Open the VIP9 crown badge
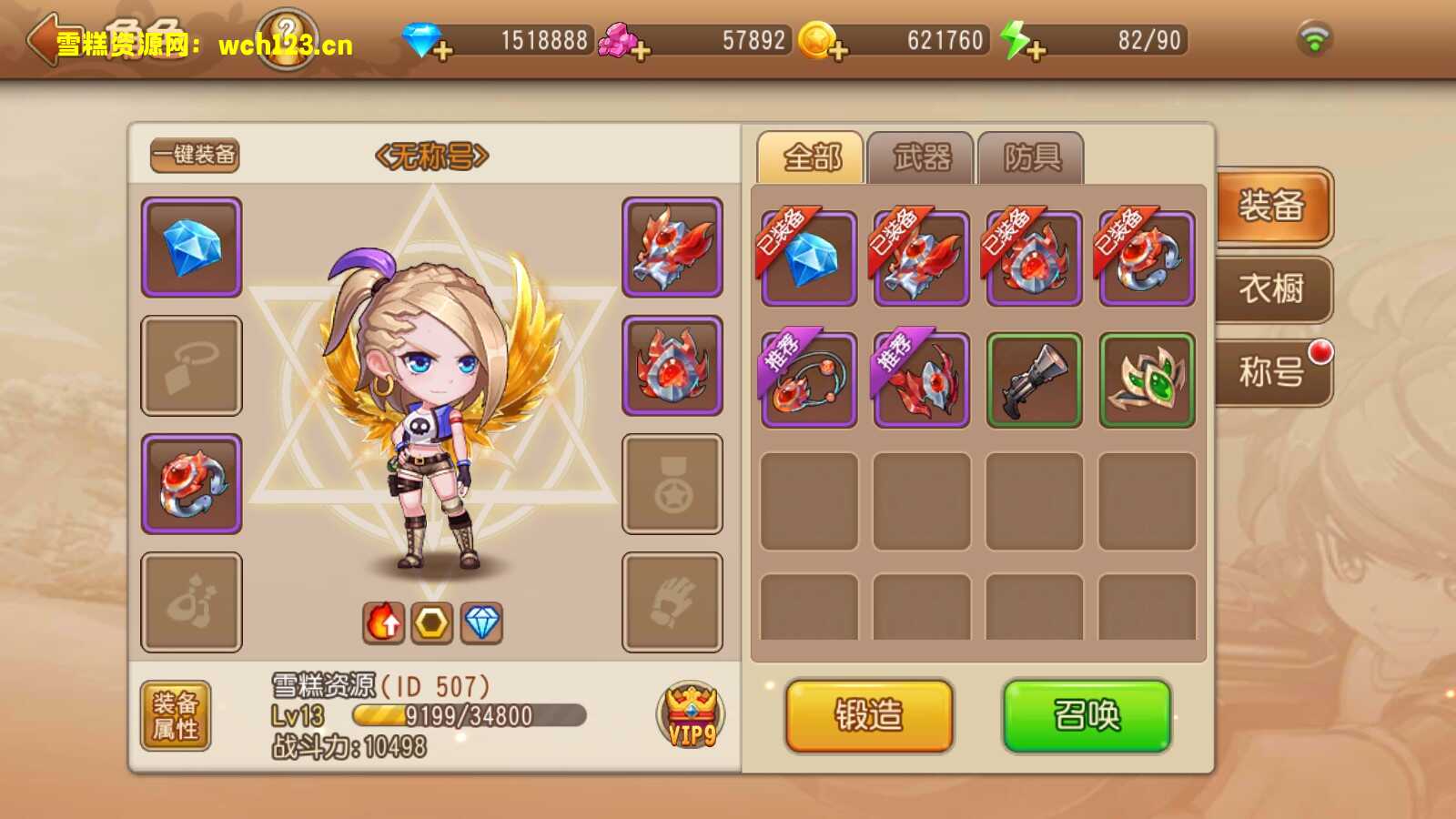Screen dimensions: 1456x819 coord(691,715)
